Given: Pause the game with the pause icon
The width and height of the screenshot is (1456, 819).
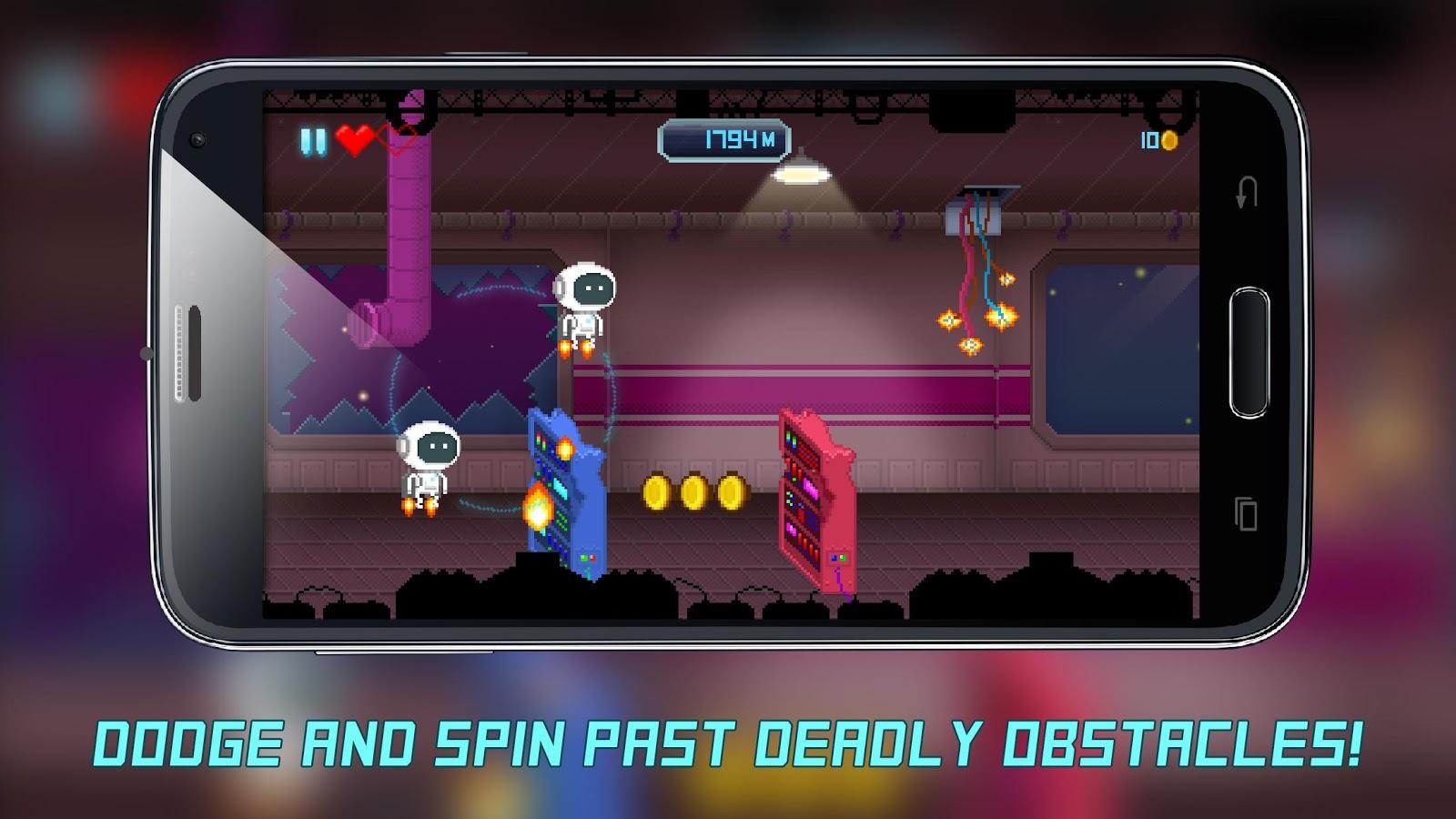Looking at the screenshot, I should click(x=312, y=141).
